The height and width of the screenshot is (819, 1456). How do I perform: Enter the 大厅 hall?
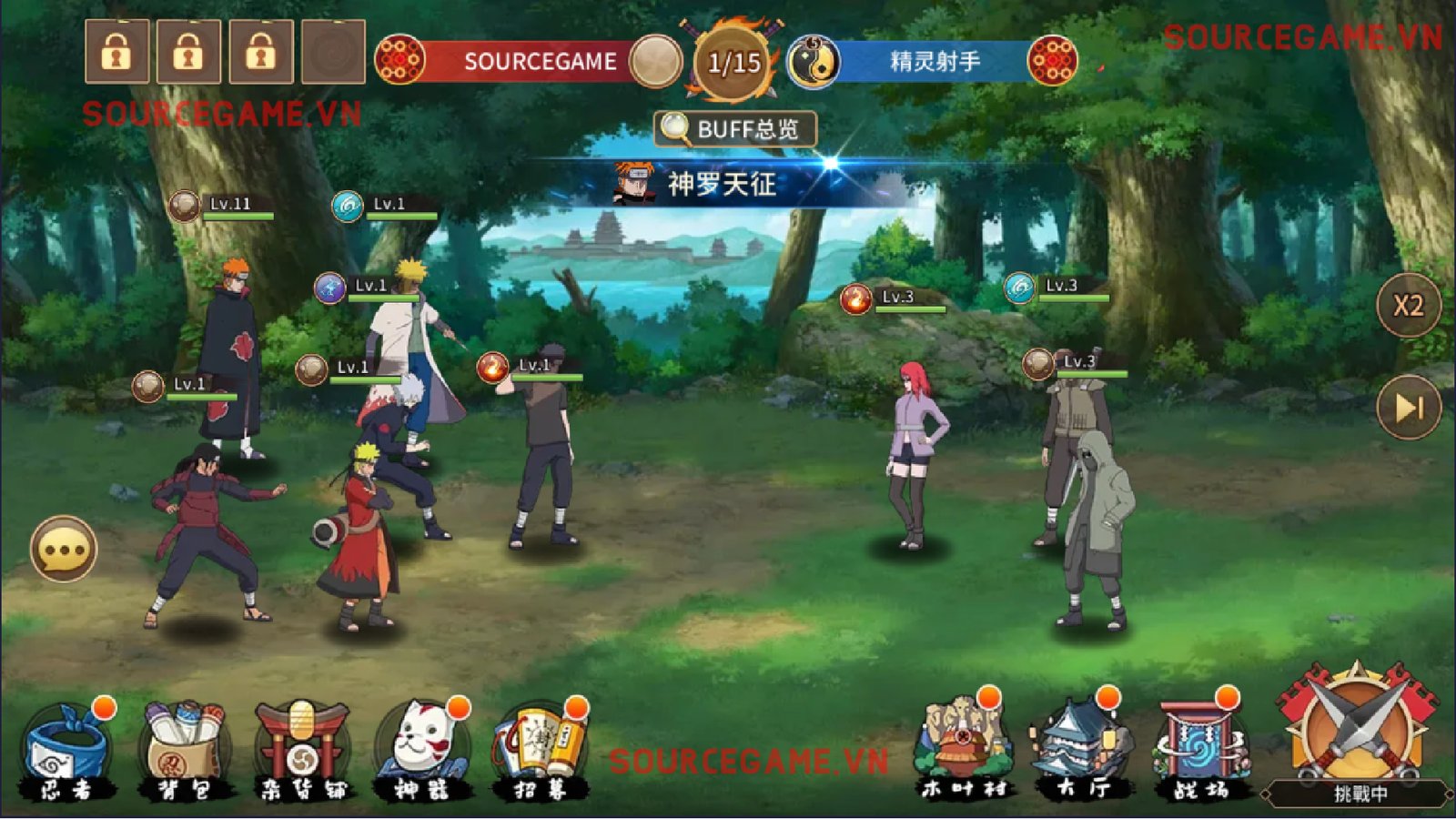coord(1082,752)
